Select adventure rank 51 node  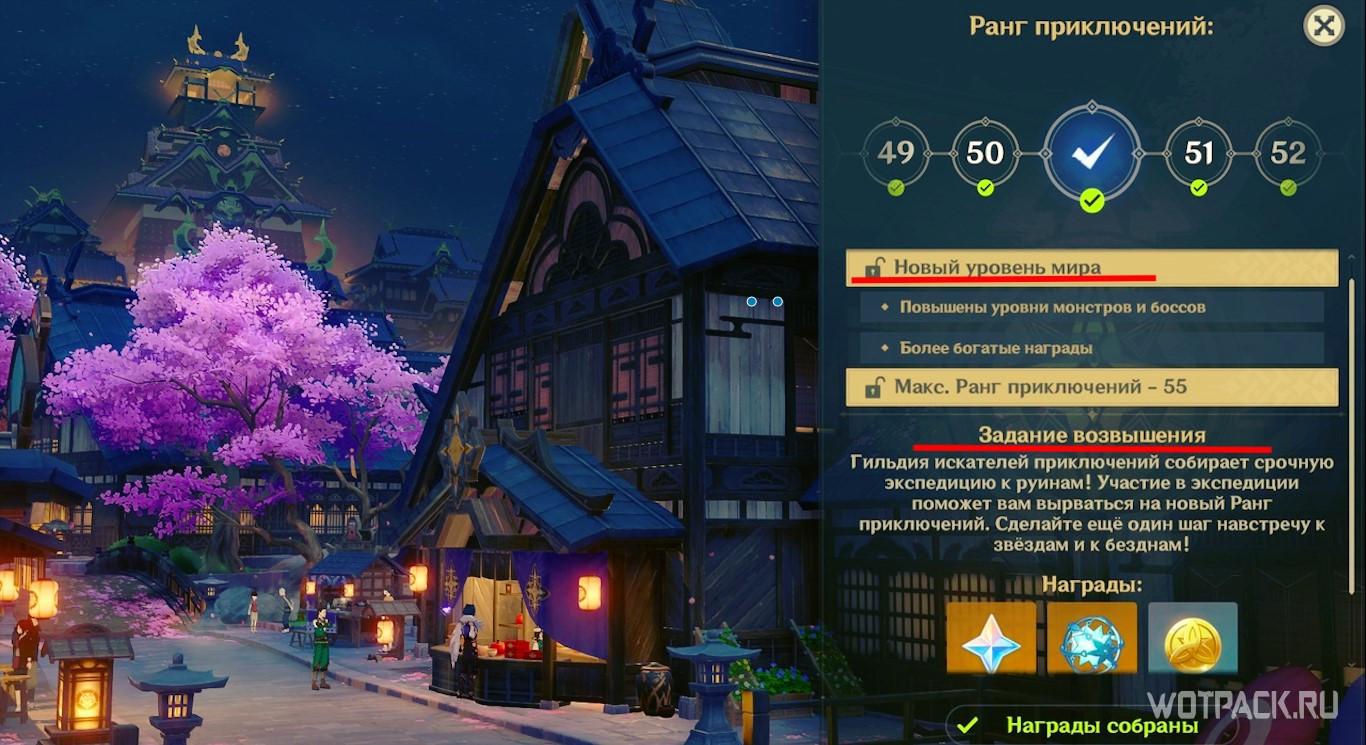pyautogui.click(x=1198, y=153)
